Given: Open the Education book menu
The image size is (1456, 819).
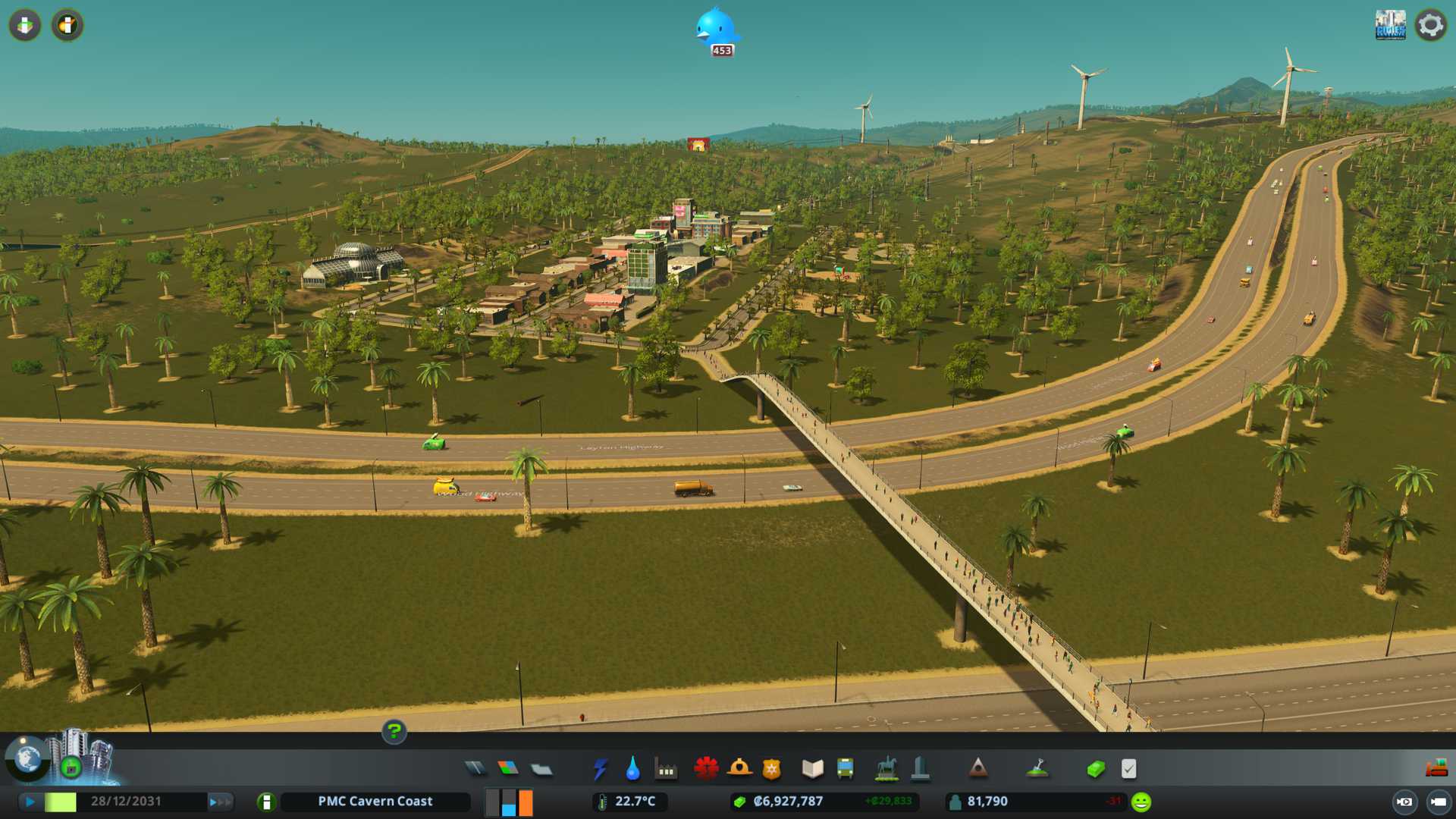Looking at the screenshot, I should click(812, 769).
